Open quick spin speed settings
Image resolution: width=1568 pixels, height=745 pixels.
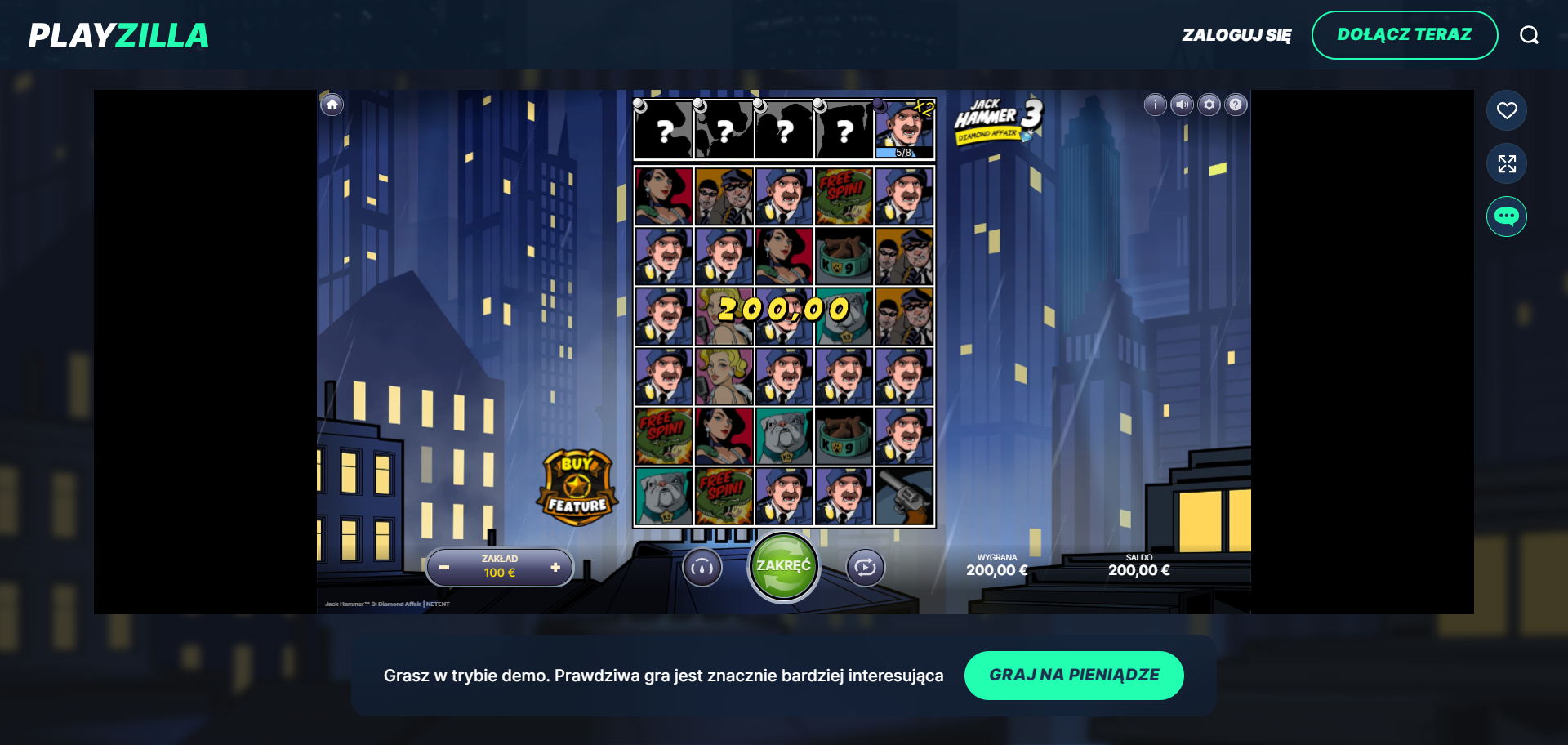[702, 566]
